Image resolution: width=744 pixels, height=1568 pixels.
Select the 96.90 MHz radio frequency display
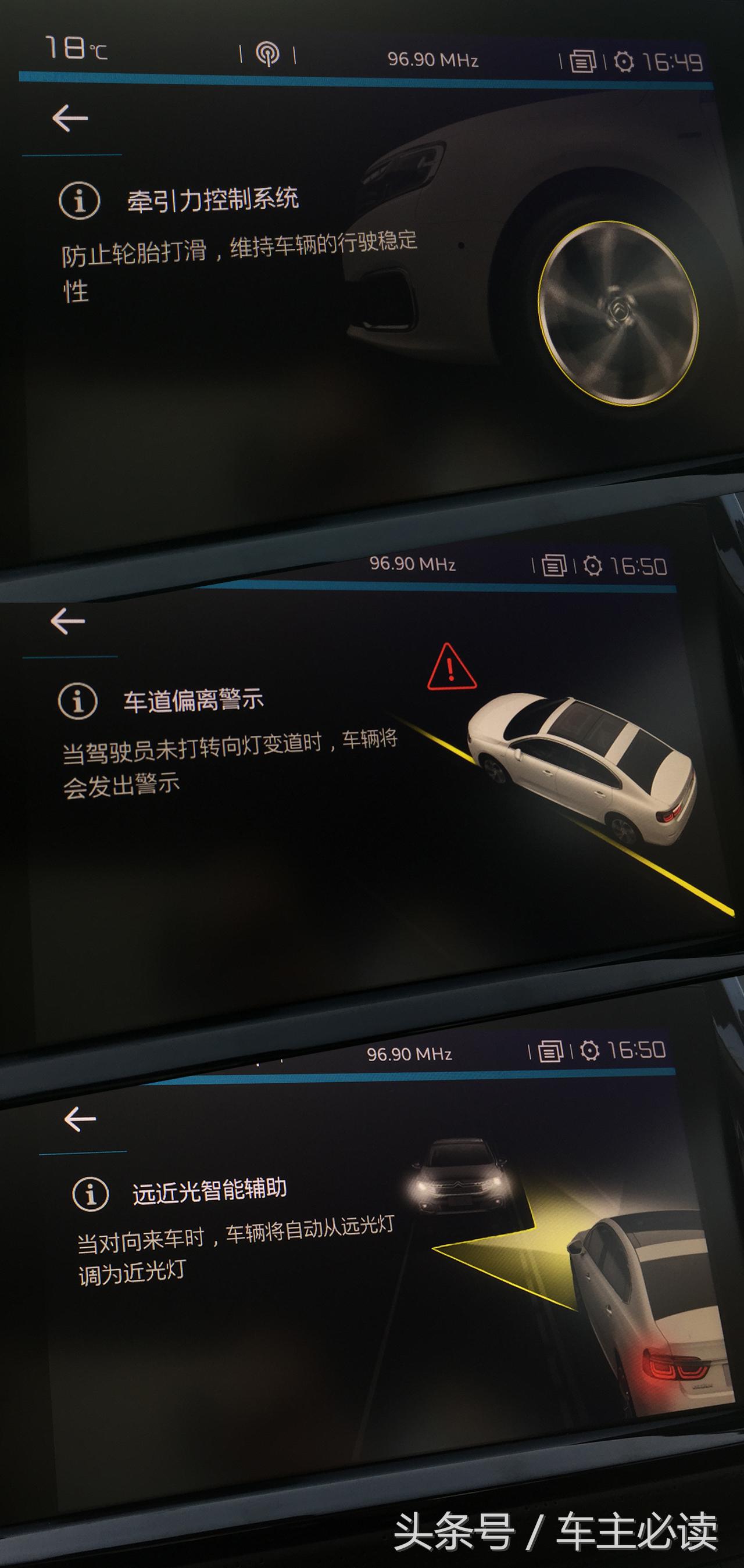(x=434, y=59)
